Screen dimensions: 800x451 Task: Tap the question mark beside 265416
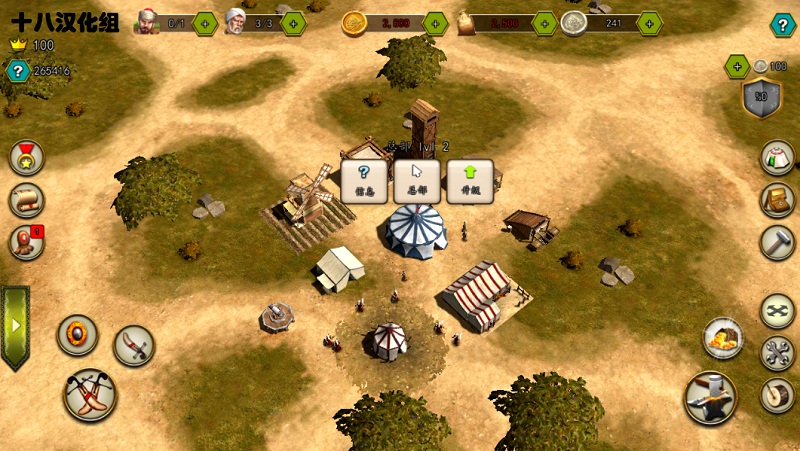coord(17,71)
